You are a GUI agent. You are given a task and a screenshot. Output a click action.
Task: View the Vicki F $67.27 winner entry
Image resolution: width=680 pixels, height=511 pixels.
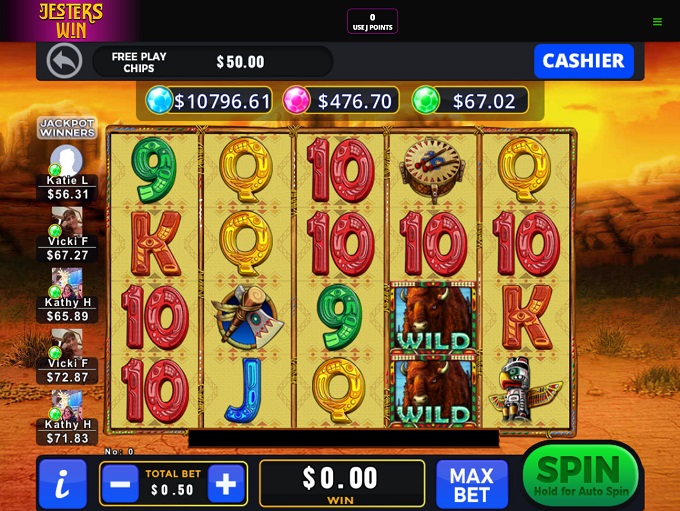[67, 235]
